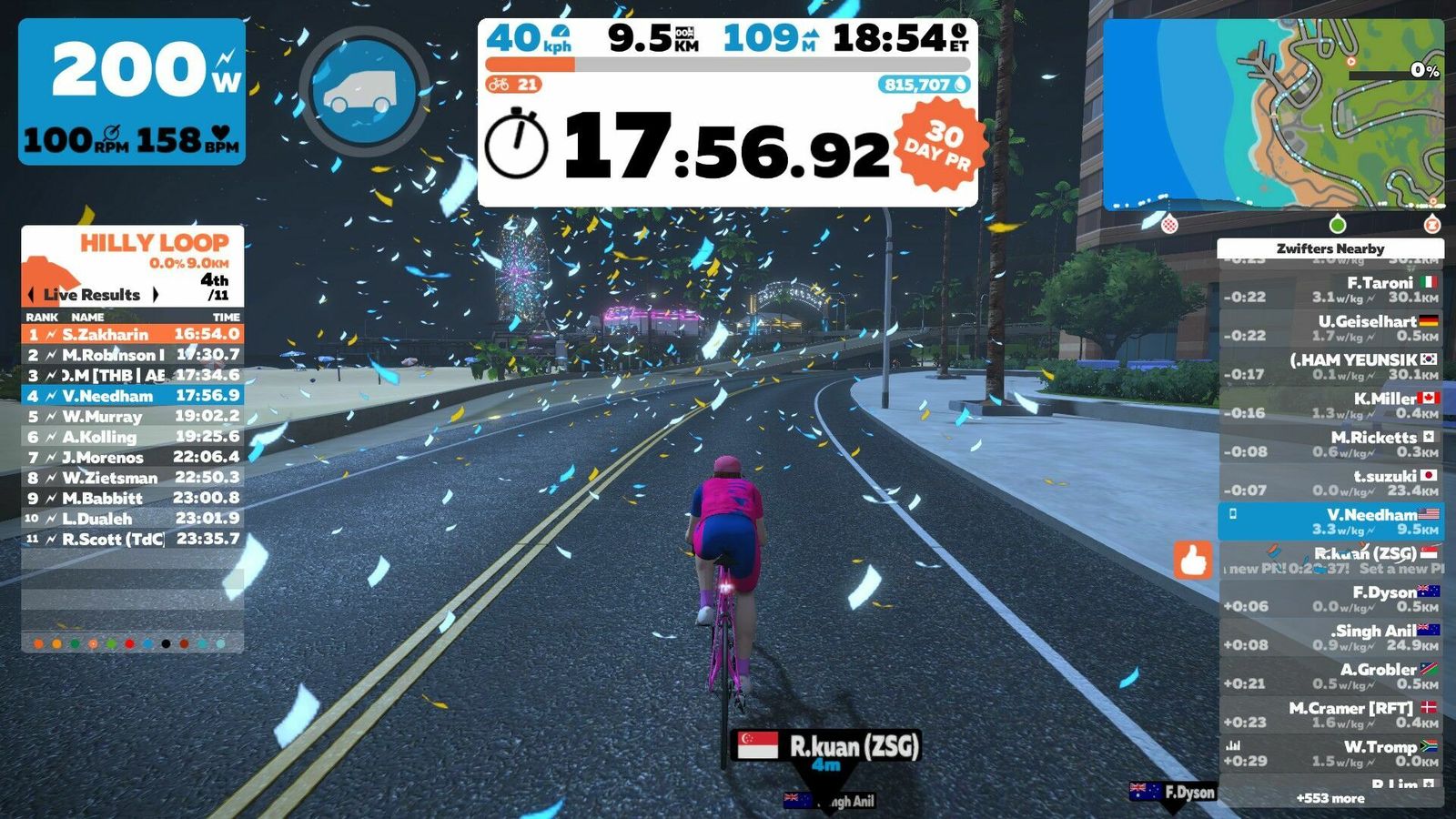Select M.Cramer [RFT] rider row
The image size is (1456, 819).
click(1330, 714)
